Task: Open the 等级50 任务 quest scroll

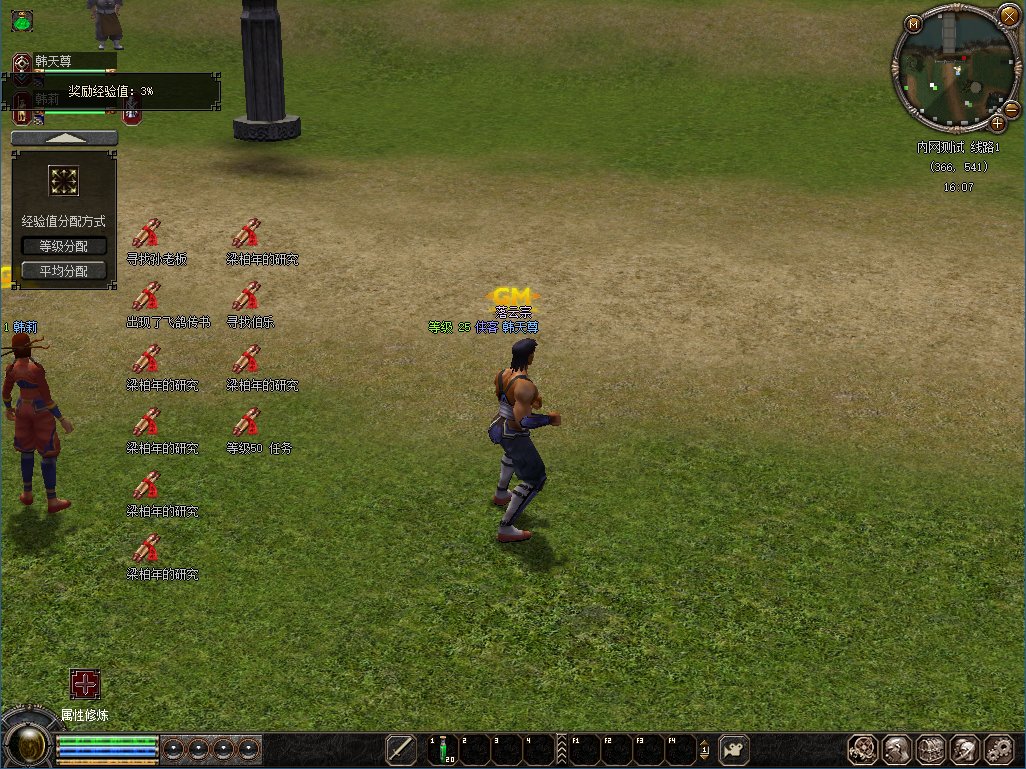Action: pos(246,422)
